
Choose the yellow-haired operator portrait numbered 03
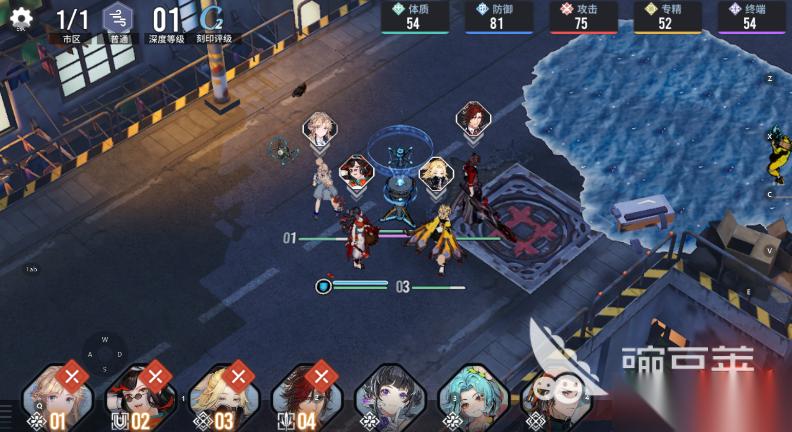(x=223, y=396)
